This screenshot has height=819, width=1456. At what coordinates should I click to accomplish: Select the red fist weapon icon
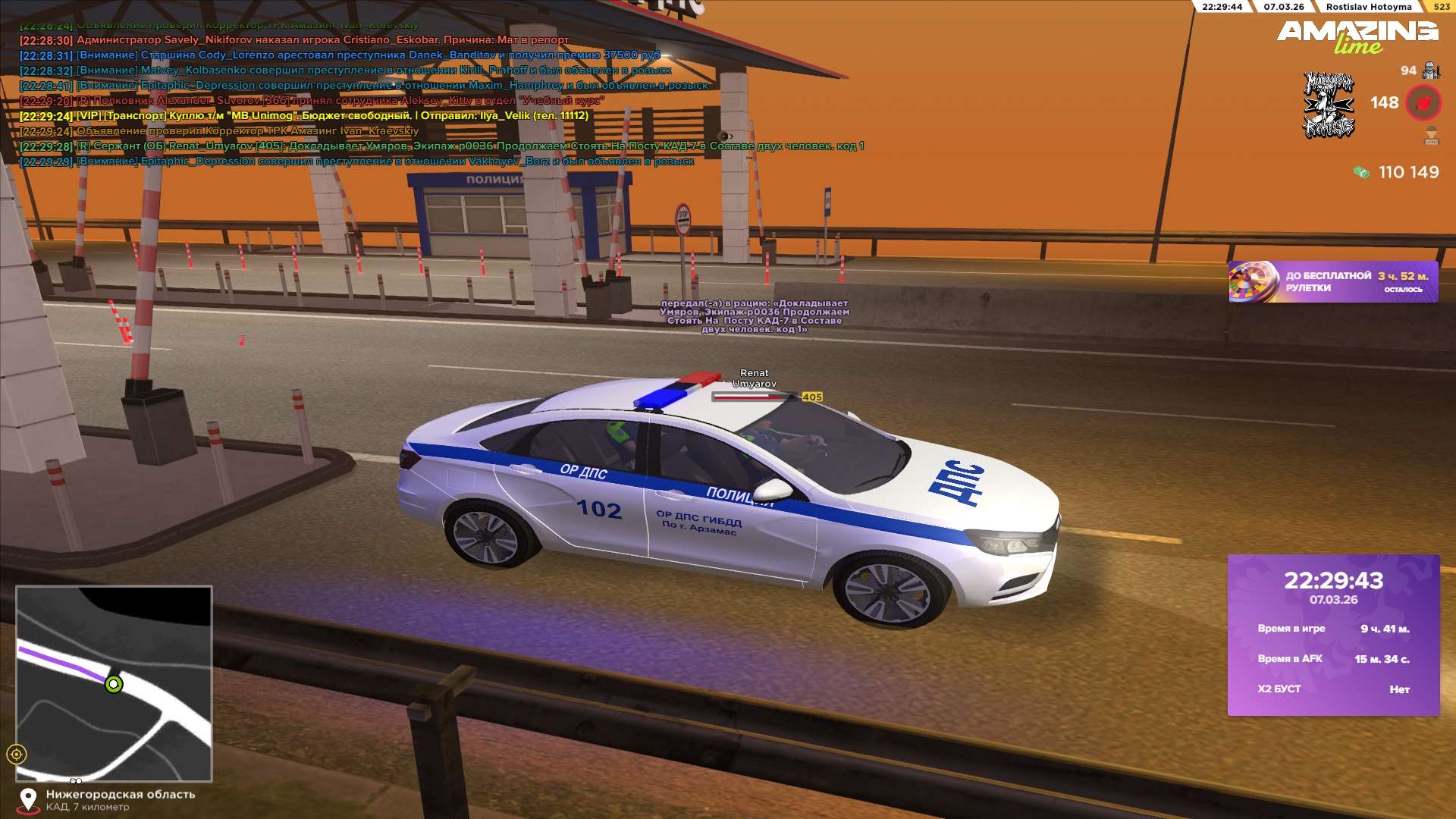[1423, 103]
